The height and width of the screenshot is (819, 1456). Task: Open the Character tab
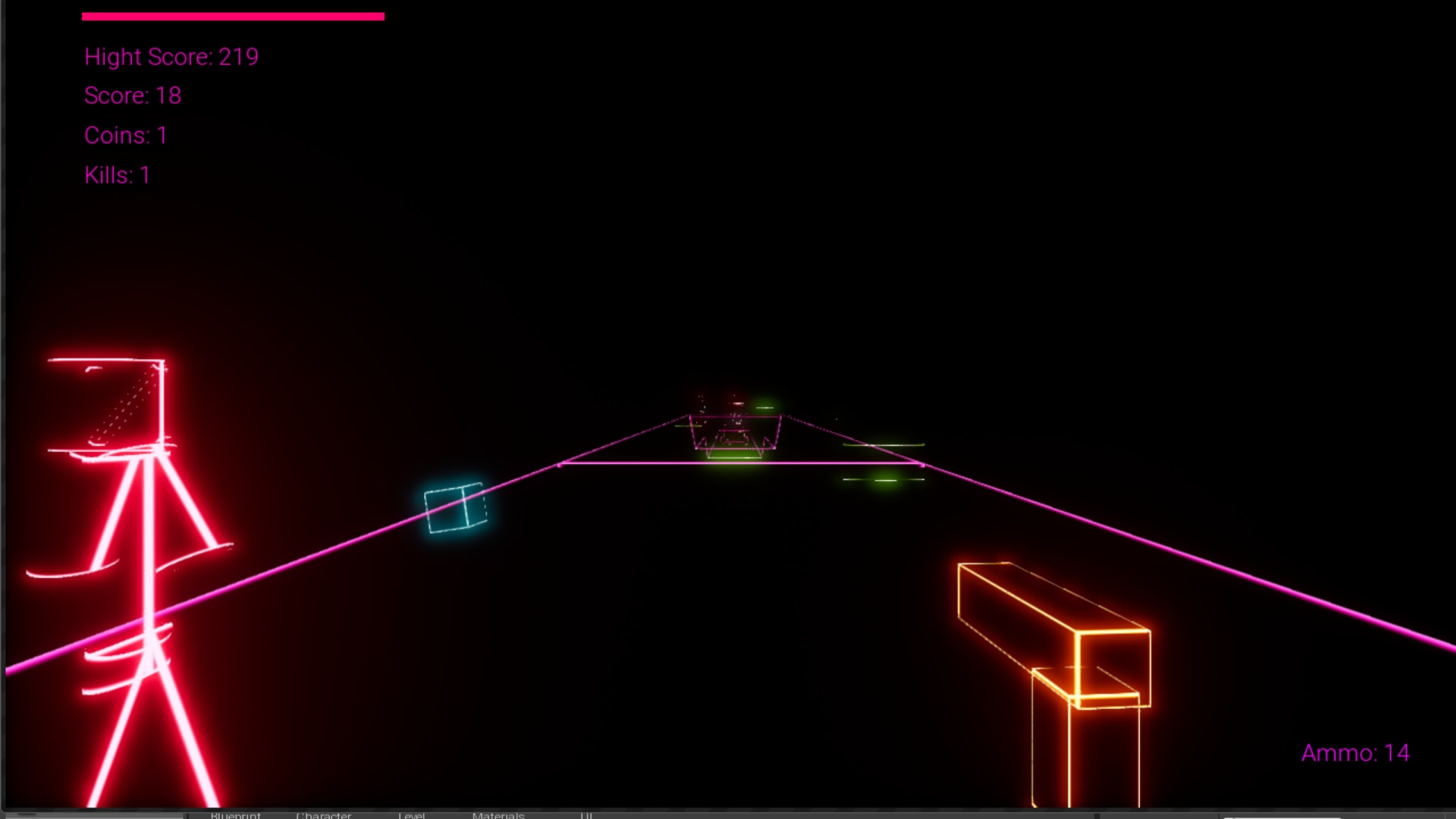point(325,815)
